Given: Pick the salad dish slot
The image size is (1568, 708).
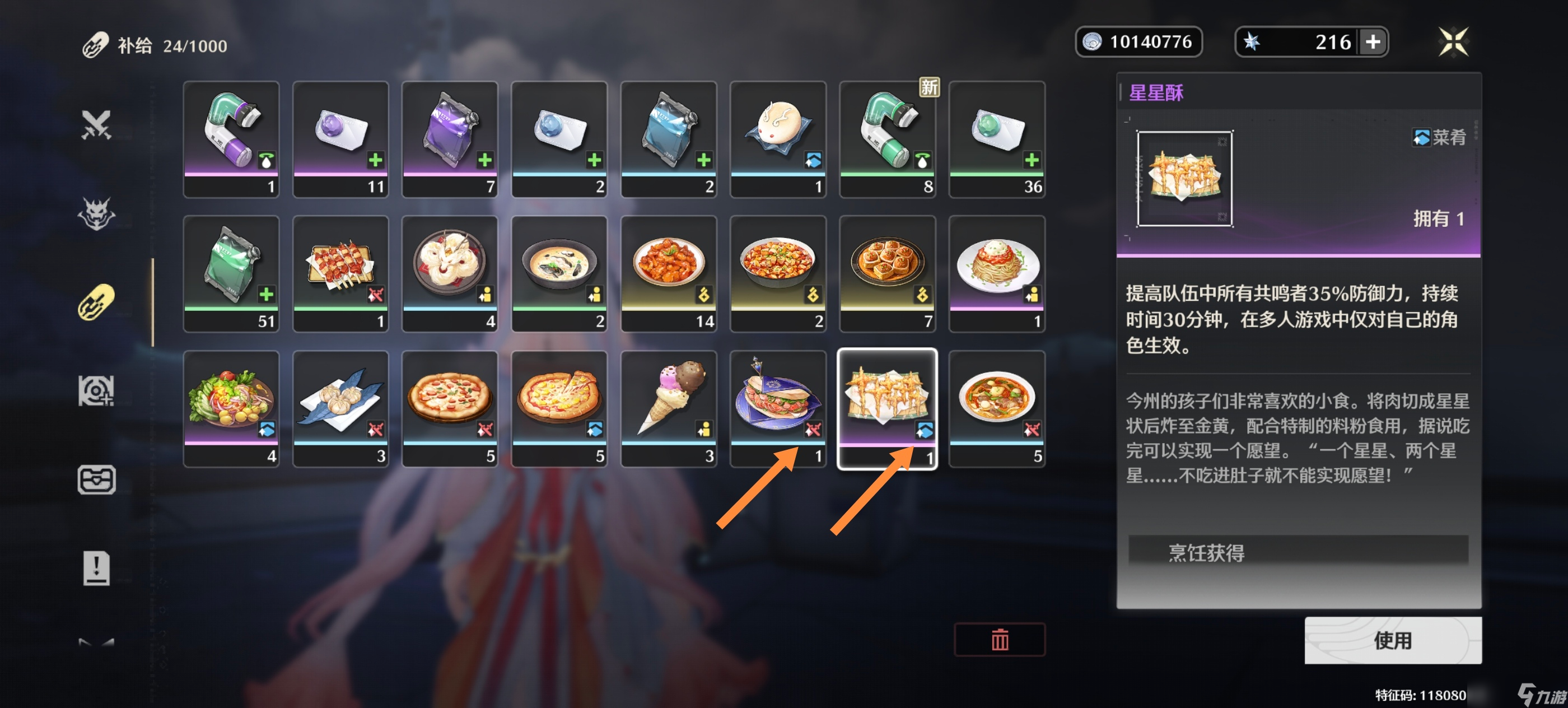Looking at the screenshot, I should point(231,408).
